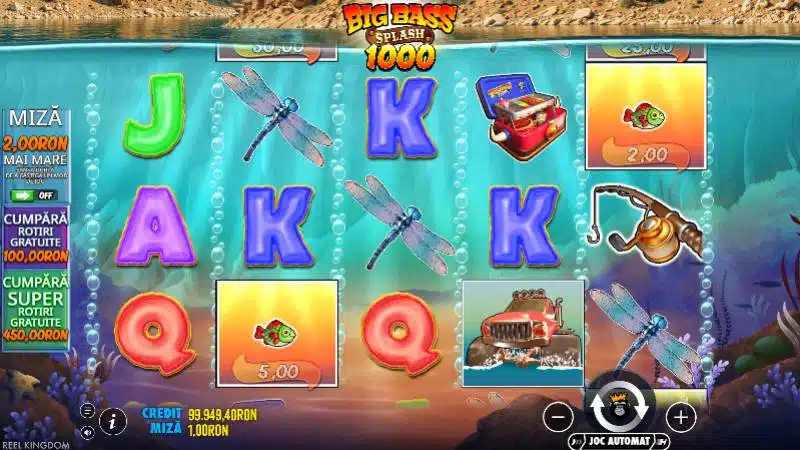Open the game info paytable
Image resolution: width=800 pixels, height=450 pixels.
click(x=113, y=421)
